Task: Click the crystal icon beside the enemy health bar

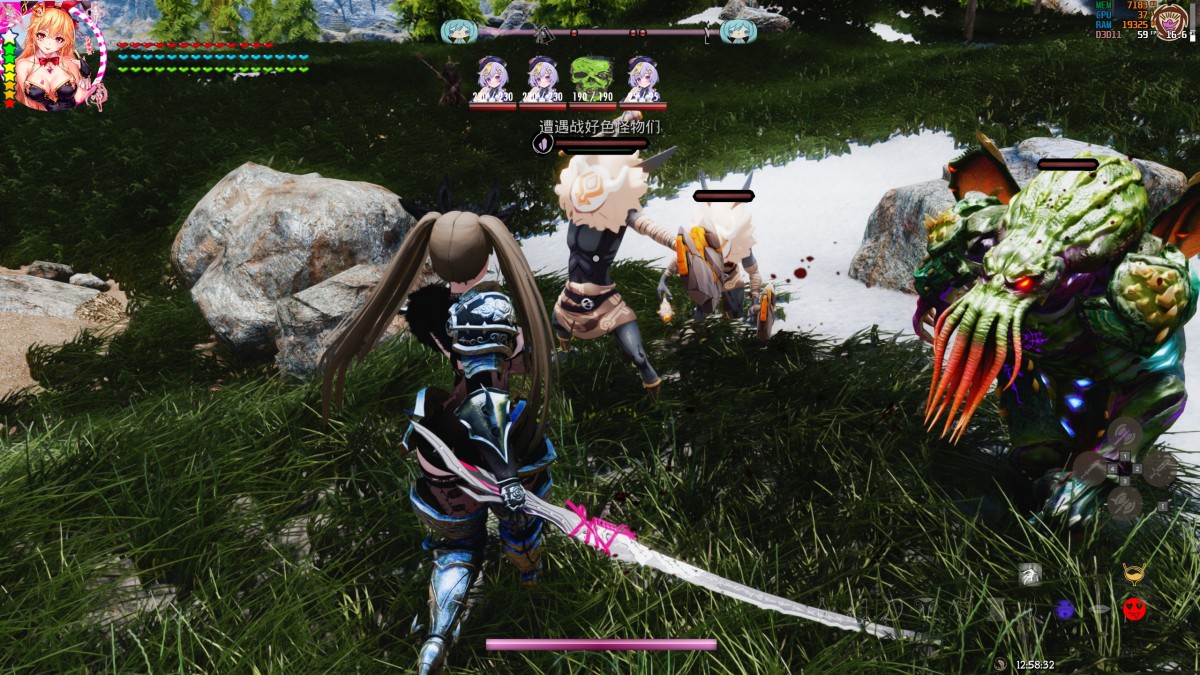Action: click(541, 144)
